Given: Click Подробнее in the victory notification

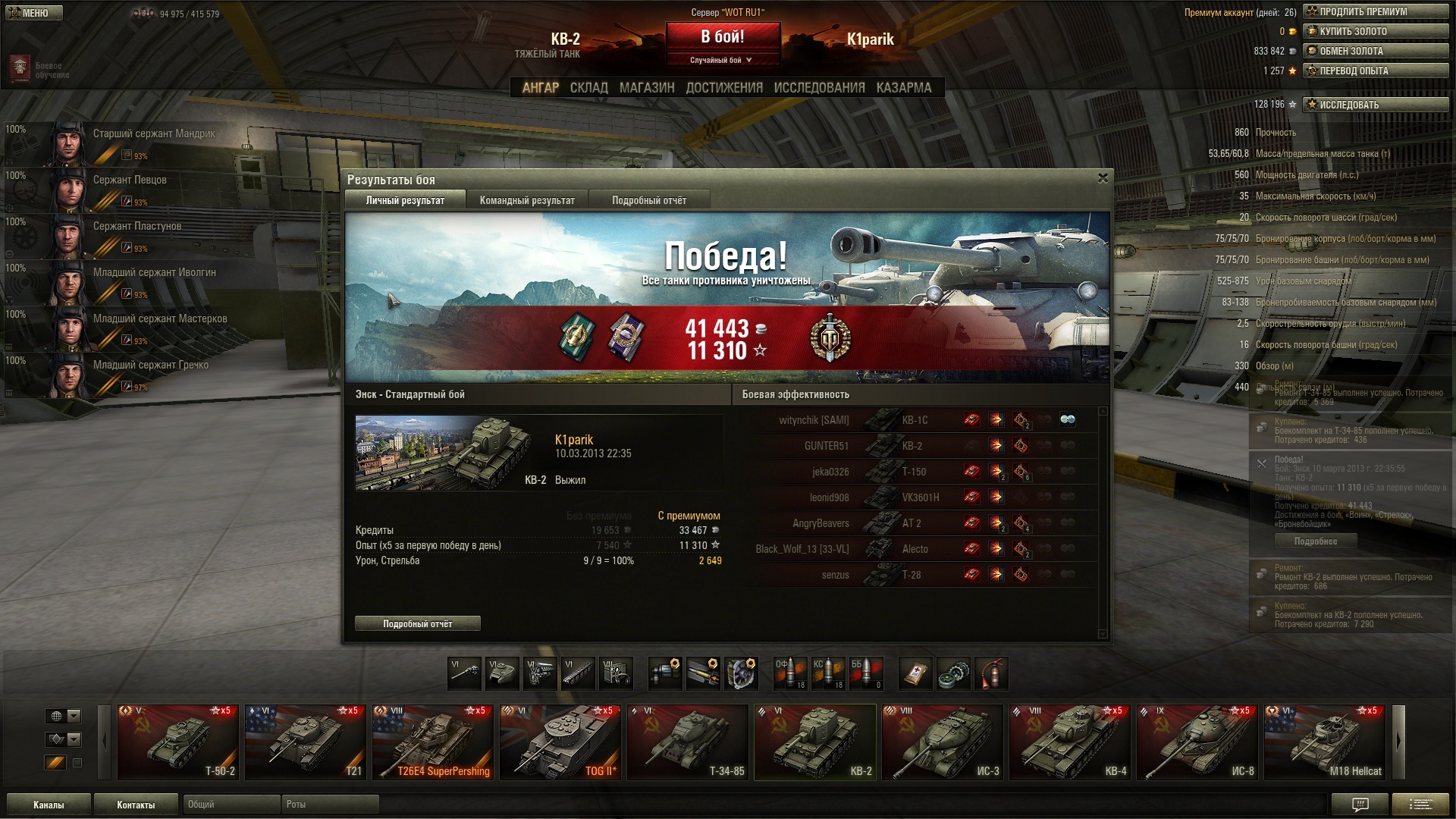Looking at the screenshot, I should tap(1315, 541).
